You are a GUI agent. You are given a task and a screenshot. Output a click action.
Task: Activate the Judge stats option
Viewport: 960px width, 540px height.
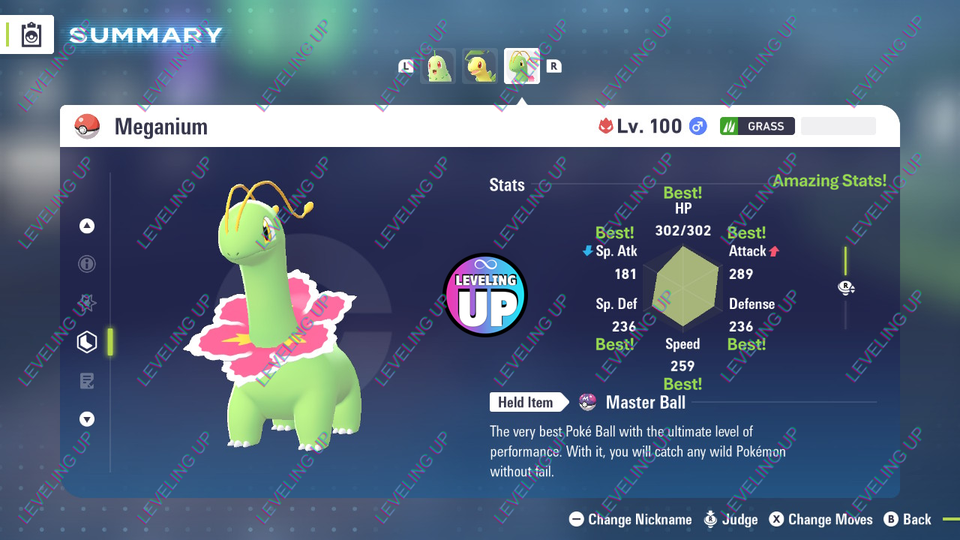(731, 519)
